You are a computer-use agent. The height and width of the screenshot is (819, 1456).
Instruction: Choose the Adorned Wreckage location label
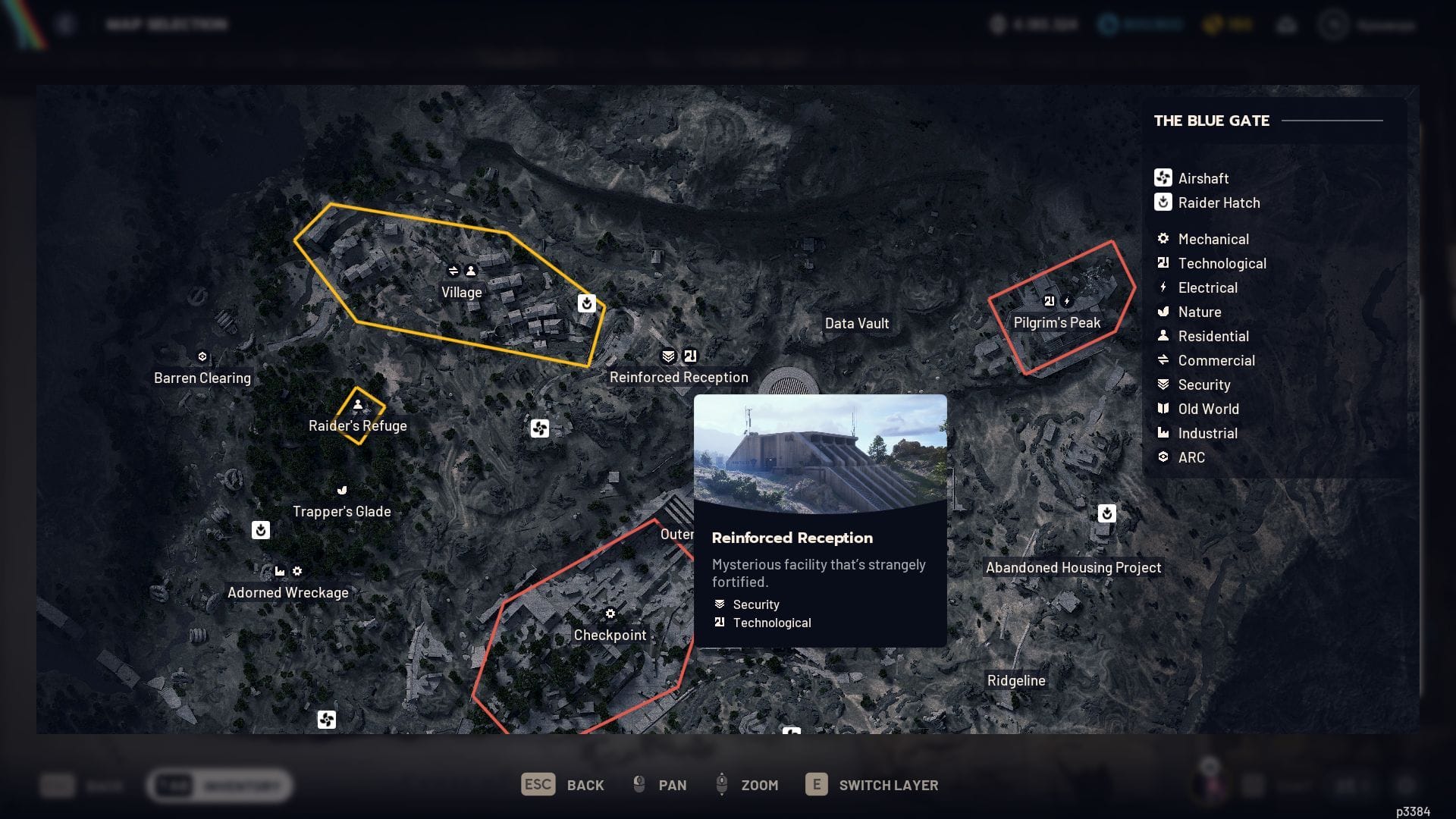[x=288, y=593]
